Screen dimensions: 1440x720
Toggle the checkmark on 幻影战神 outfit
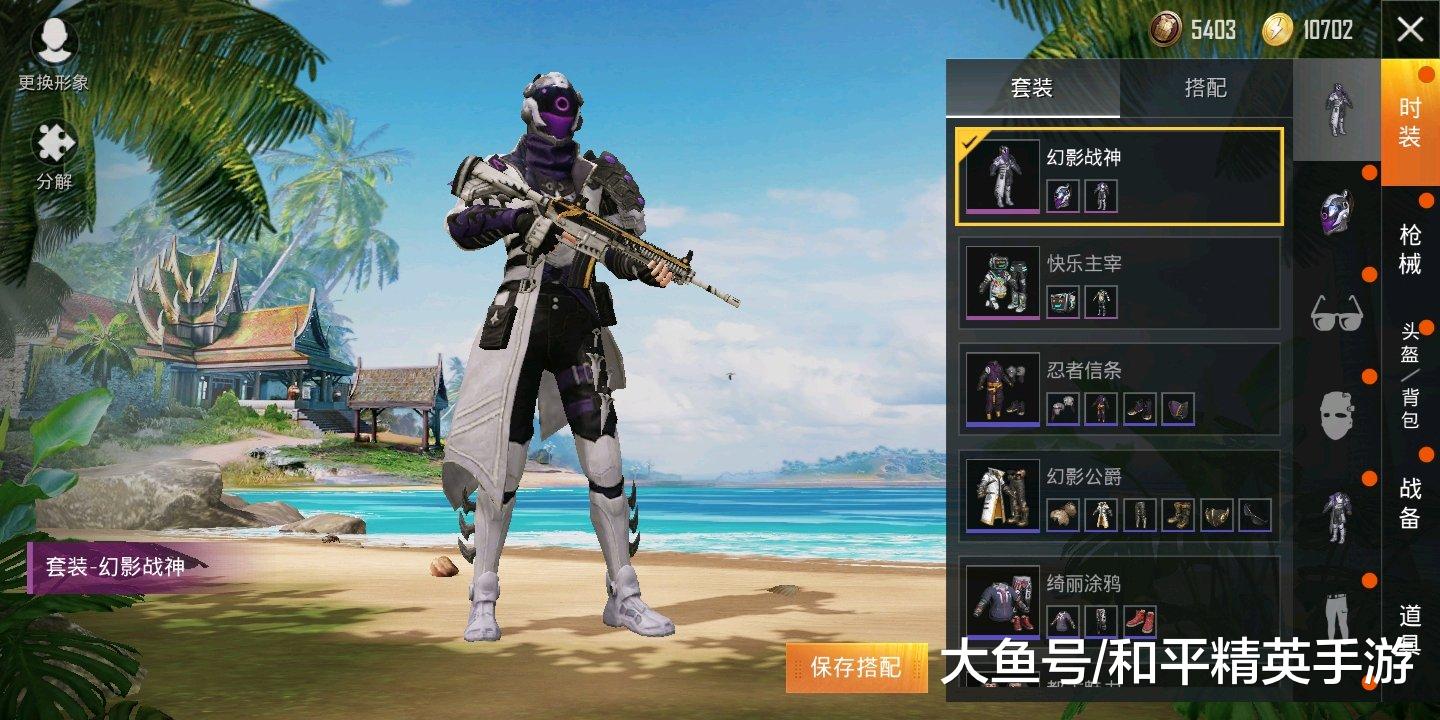pyautogui.click(x=967, y=143)
